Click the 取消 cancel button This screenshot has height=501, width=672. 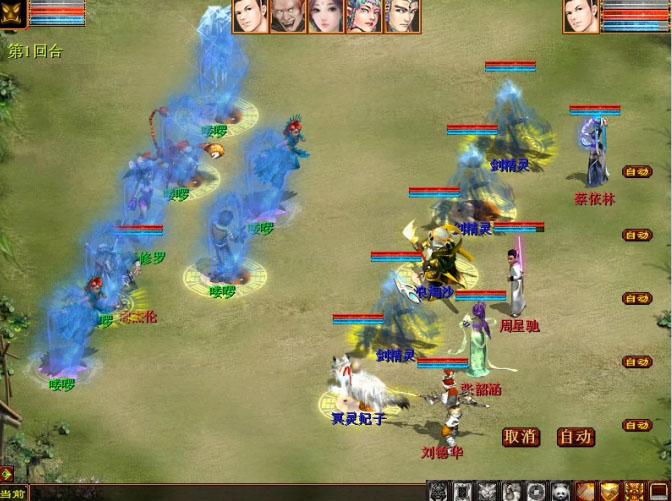coord(521,436)
